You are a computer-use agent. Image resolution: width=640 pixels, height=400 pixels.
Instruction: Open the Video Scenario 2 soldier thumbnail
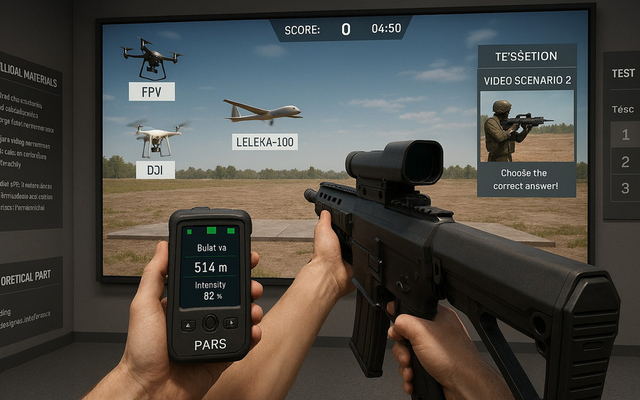pyautogui.click(x=527, y=126)
